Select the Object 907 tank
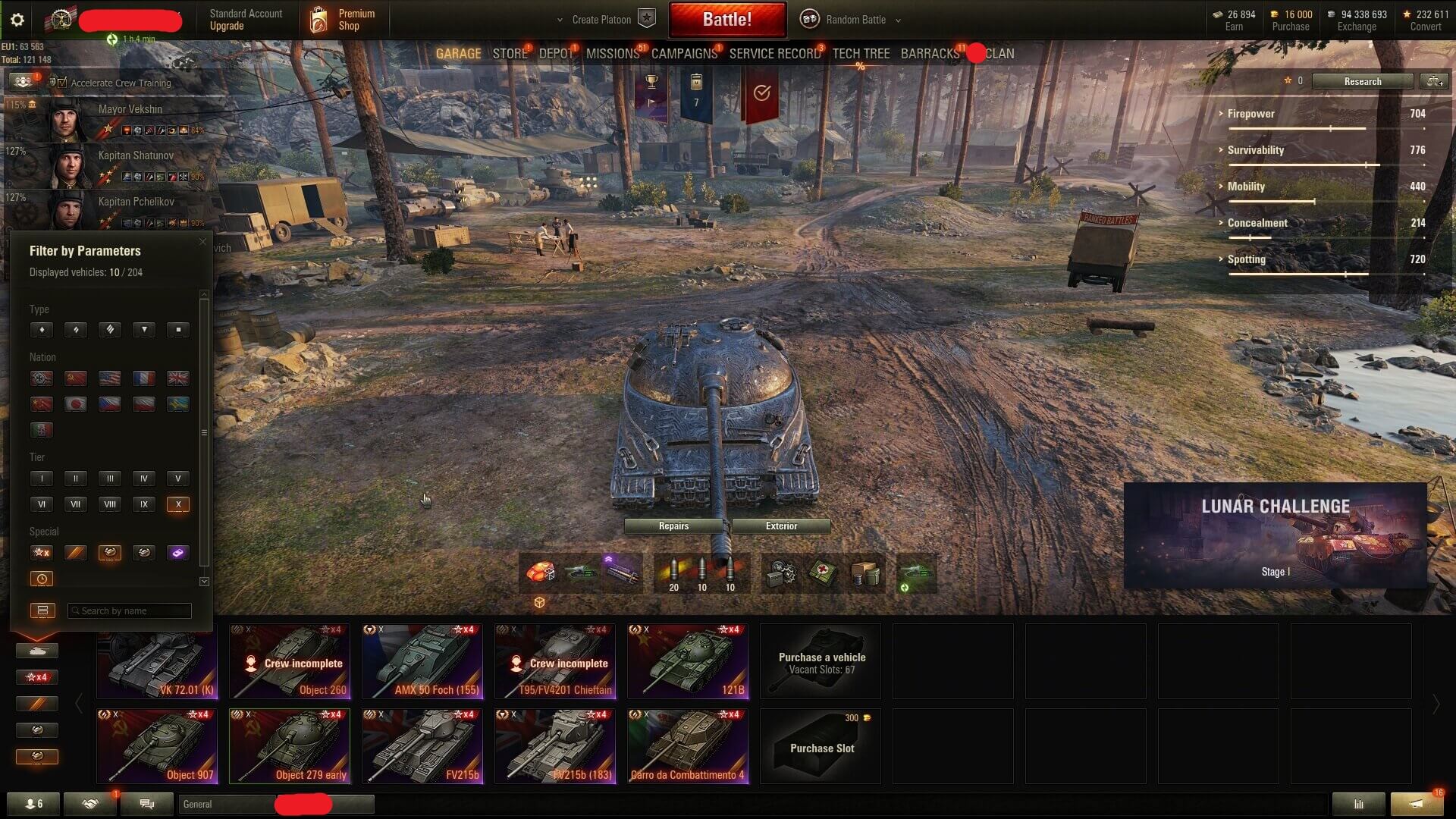This screenshot has height=819, width=1456. point(157,746)
